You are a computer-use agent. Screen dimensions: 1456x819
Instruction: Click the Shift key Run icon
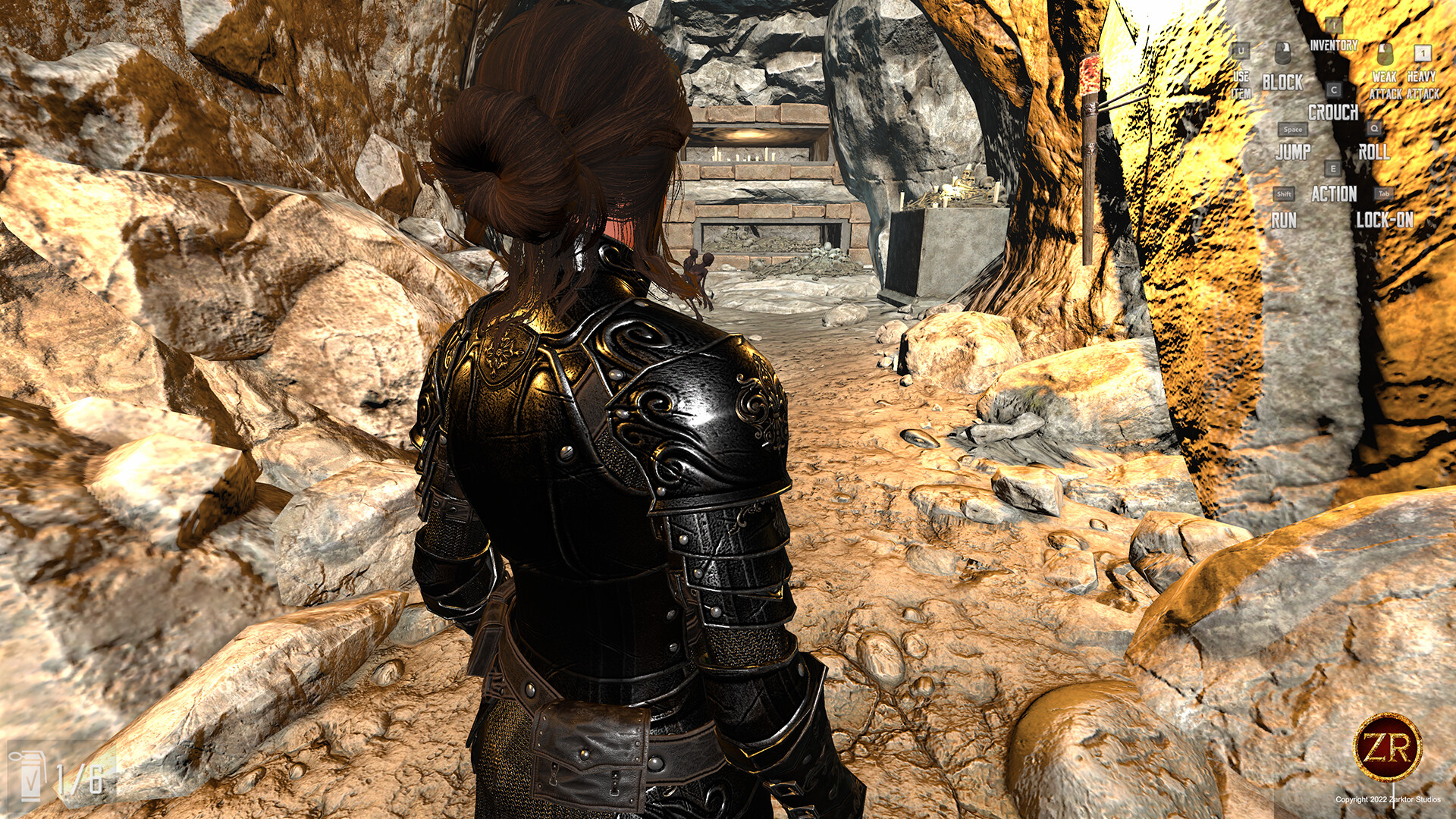pyautogui.click(x=1283, y=194)
